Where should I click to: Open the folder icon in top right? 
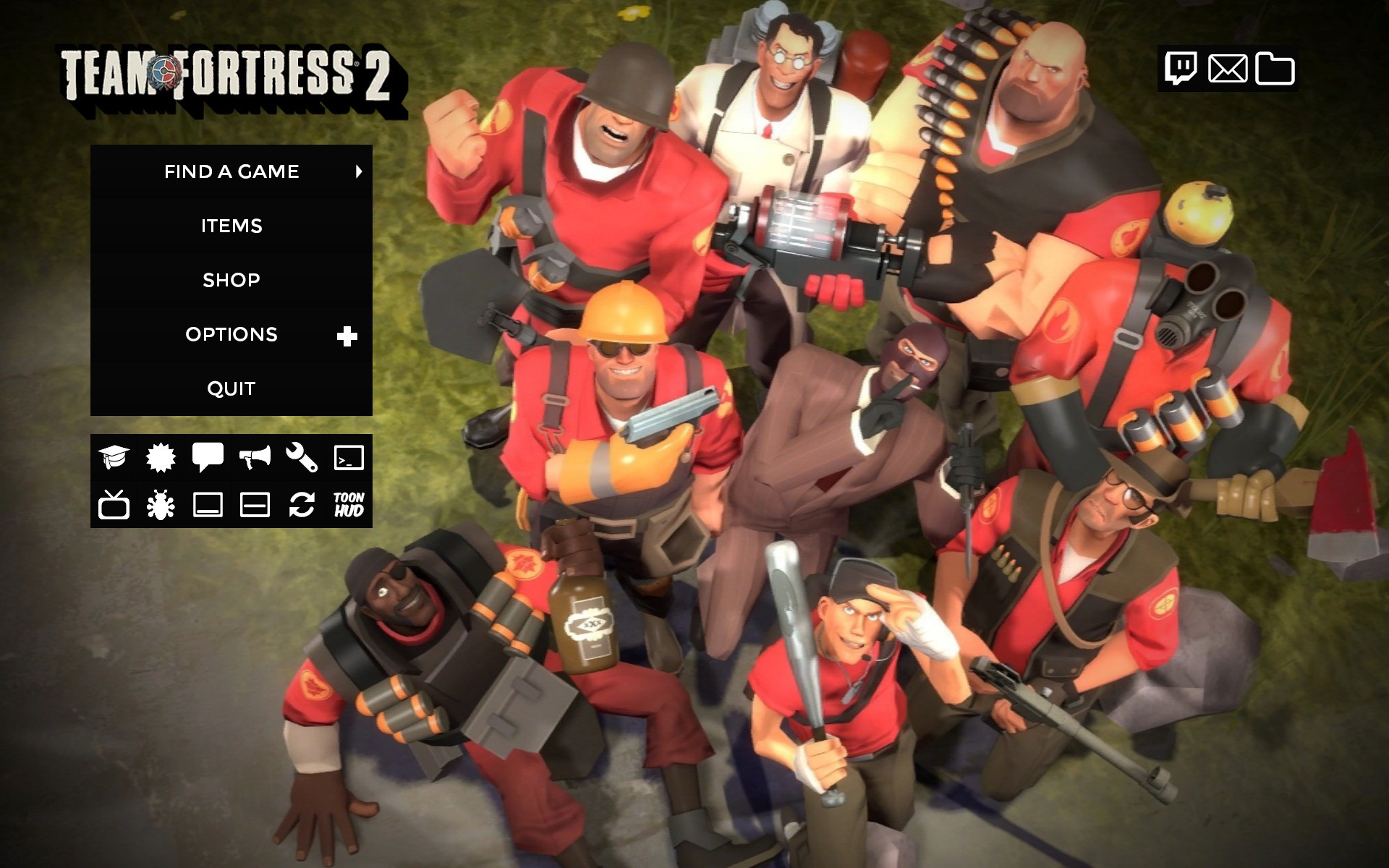[x=1275, y=69]
